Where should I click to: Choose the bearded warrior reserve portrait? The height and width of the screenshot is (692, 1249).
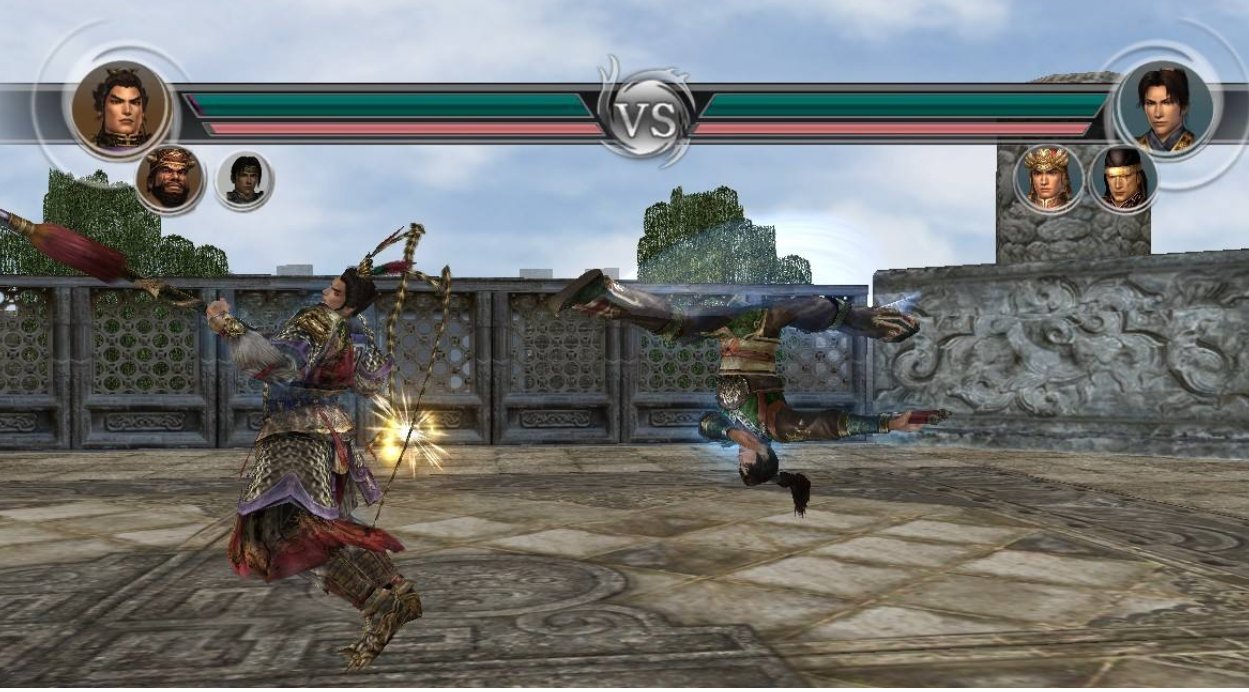[x=170, y=180]
